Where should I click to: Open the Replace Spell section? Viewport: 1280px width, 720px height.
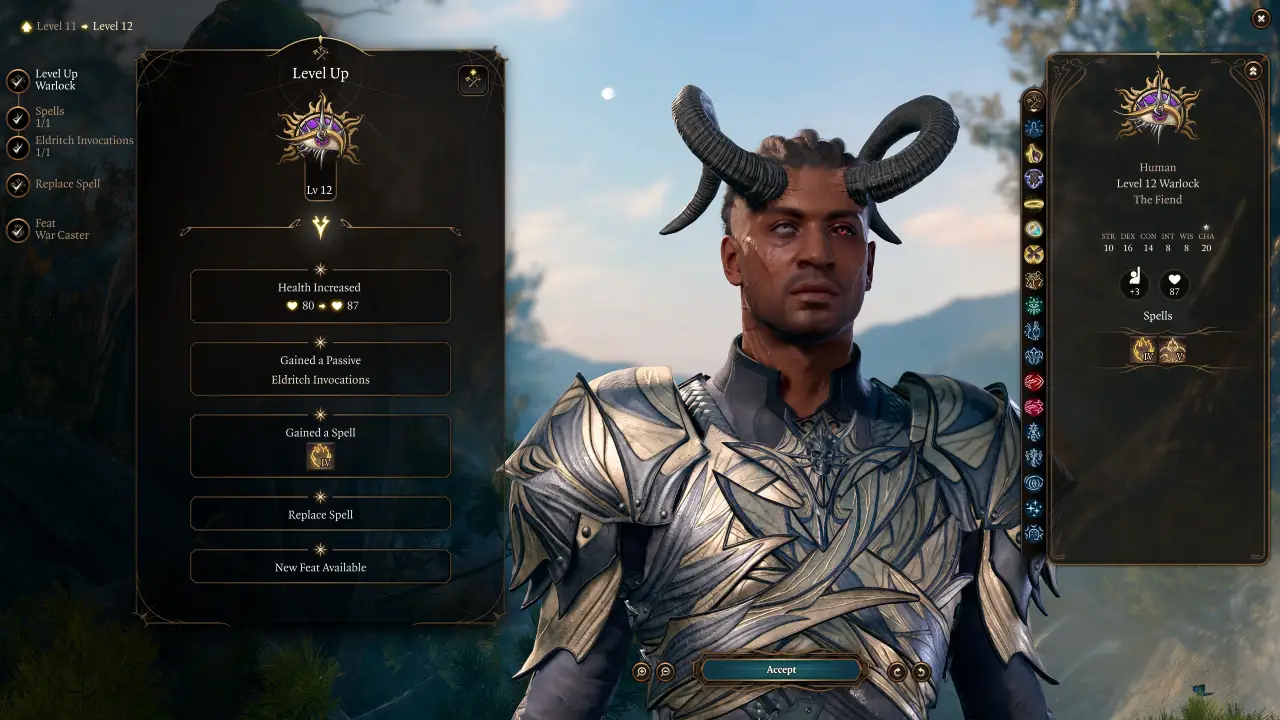coord(320,513)
